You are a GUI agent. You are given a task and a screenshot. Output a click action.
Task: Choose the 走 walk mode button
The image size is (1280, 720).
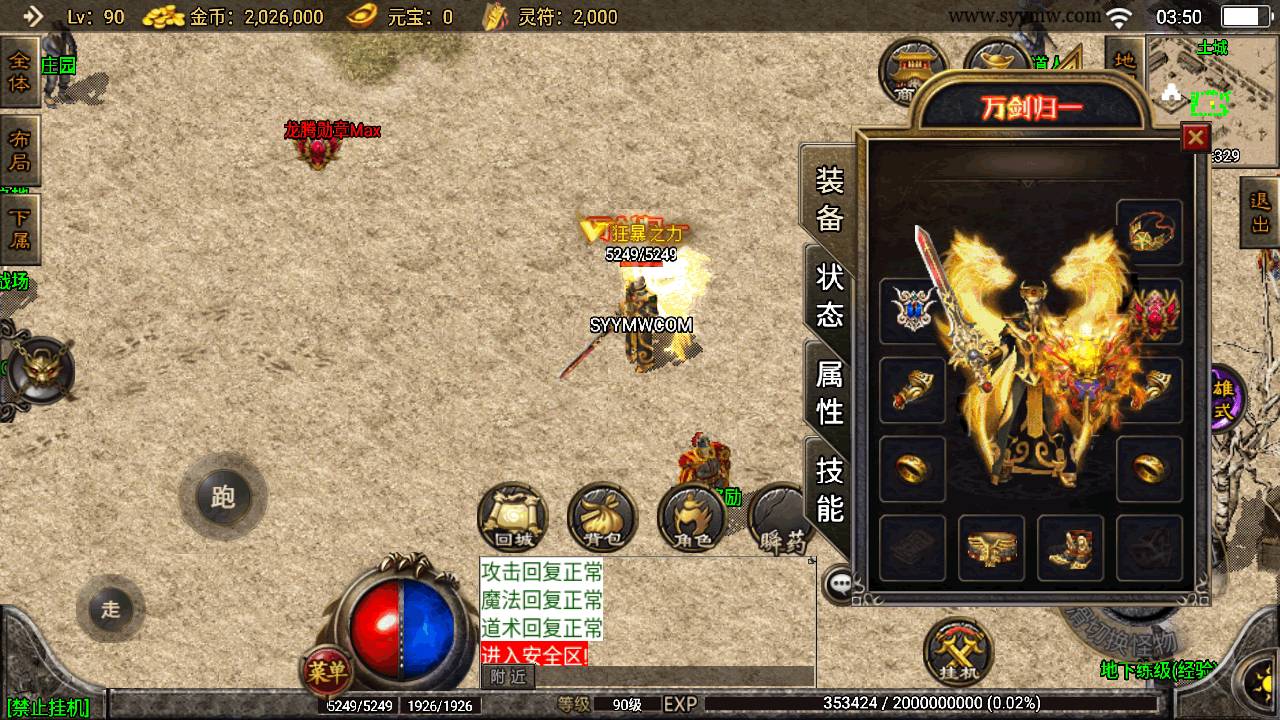click(x=110, y=609)
